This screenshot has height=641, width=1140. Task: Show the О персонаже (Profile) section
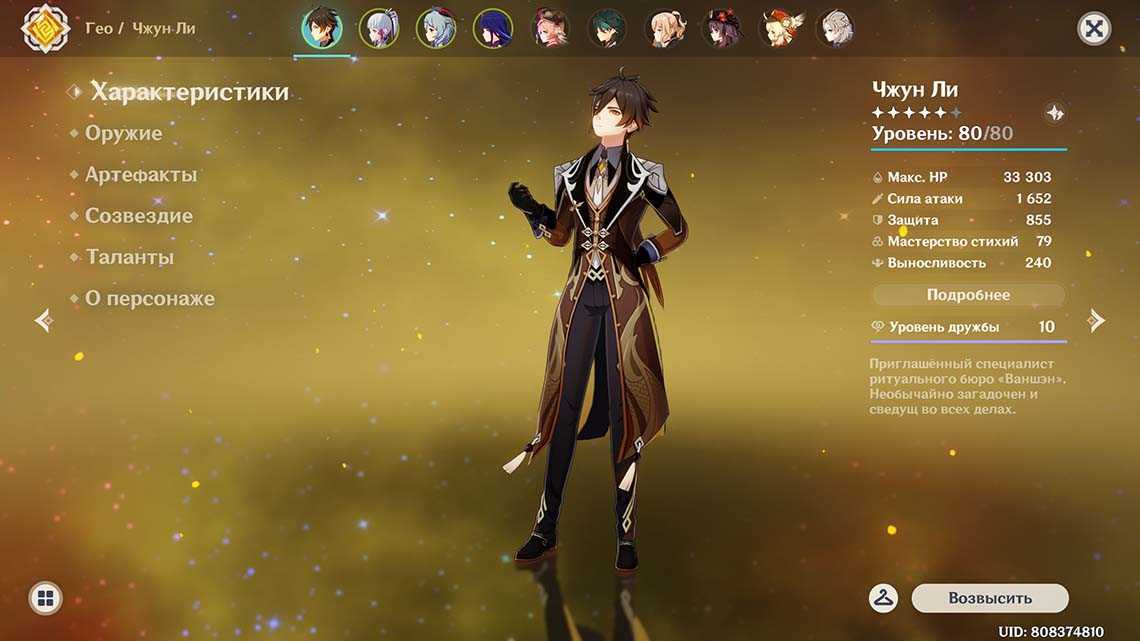[149, 299]
